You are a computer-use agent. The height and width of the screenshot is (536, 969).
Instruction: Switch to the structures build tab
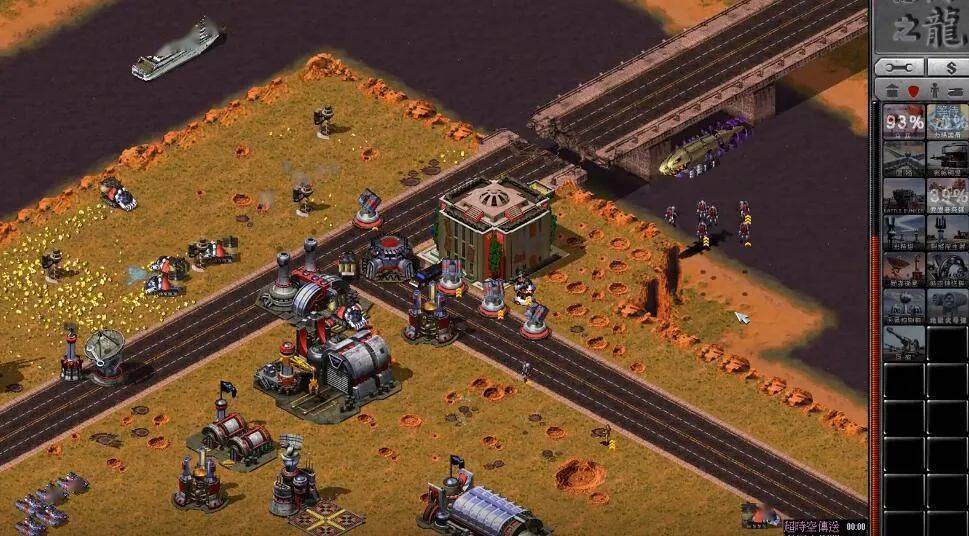coord(890,91)
